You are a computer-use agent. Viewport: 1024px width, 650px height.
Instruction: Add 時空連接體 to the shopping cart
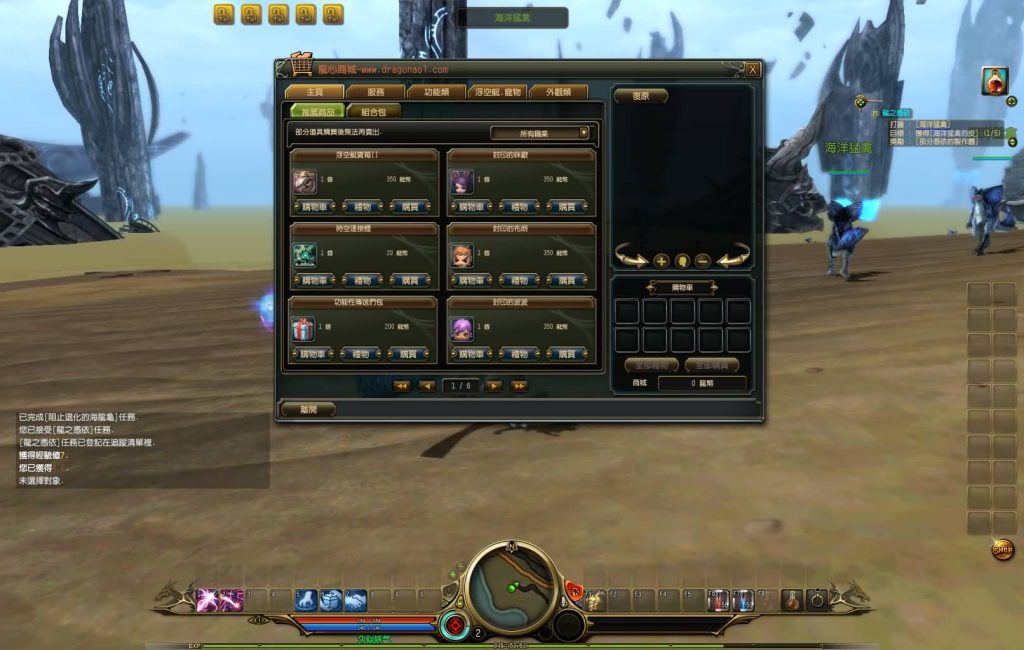pos(312,281)
